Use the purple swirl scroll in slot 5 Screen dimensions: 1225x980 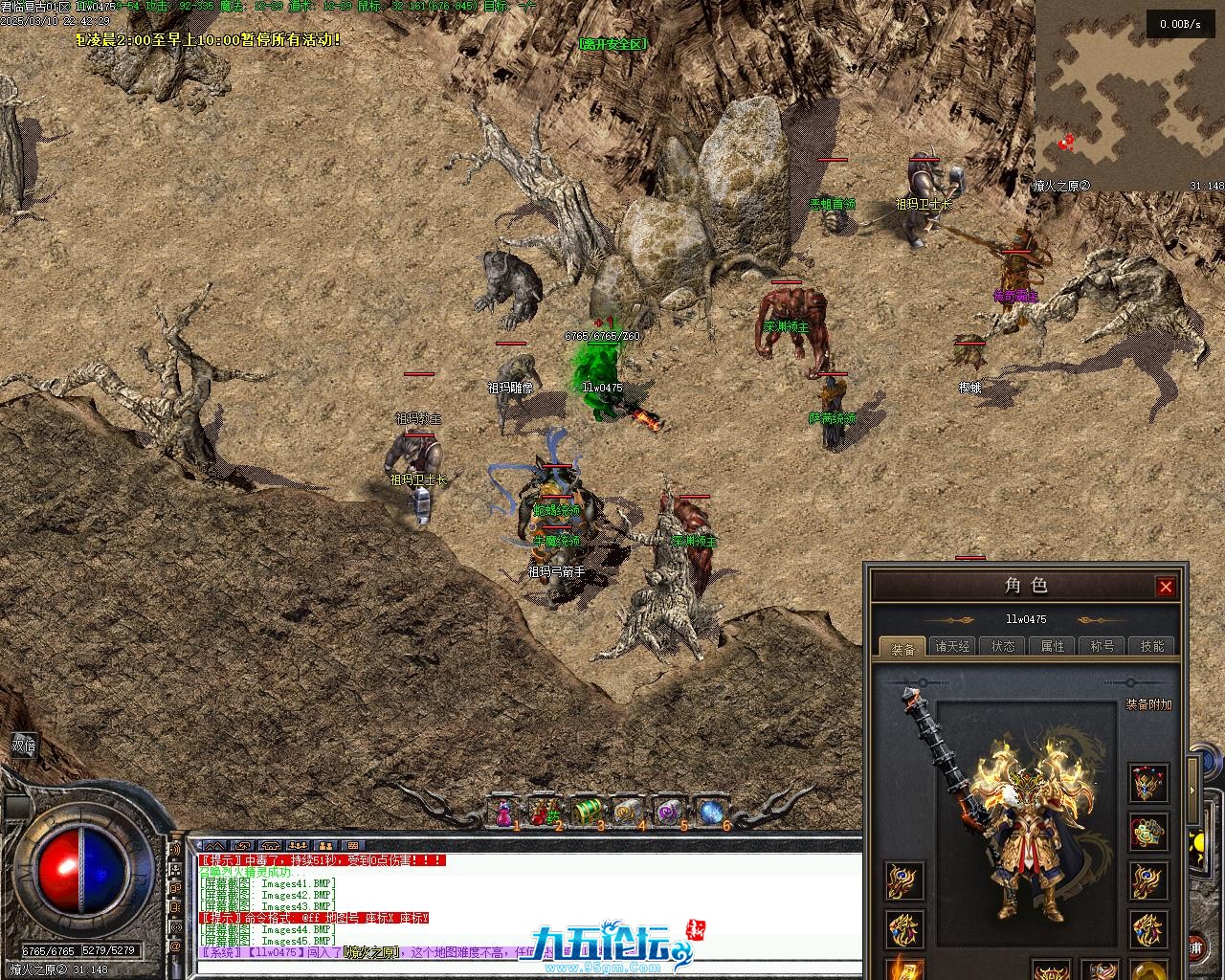(669, 813)
